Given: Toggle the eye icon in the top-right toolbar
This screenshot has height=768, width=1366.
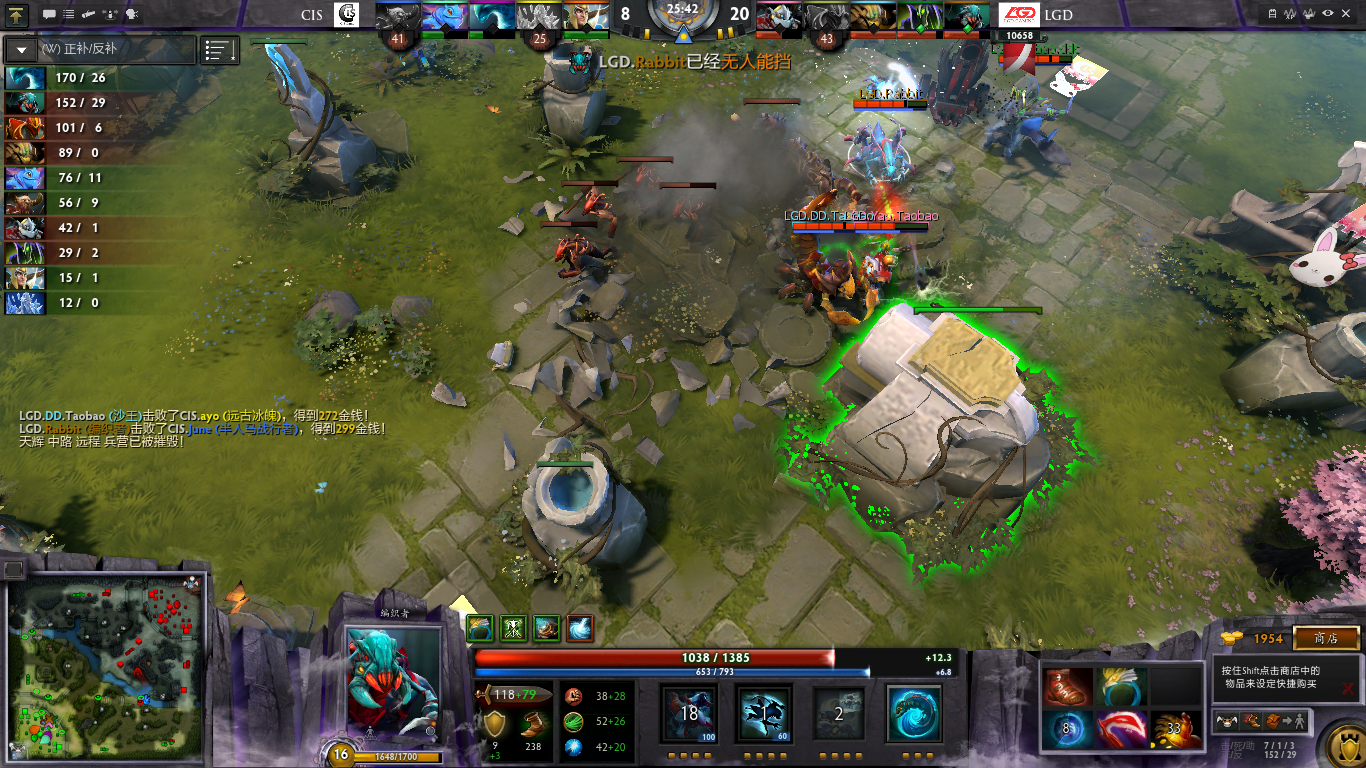Looking at the screenshot, I should point(1328,14).
